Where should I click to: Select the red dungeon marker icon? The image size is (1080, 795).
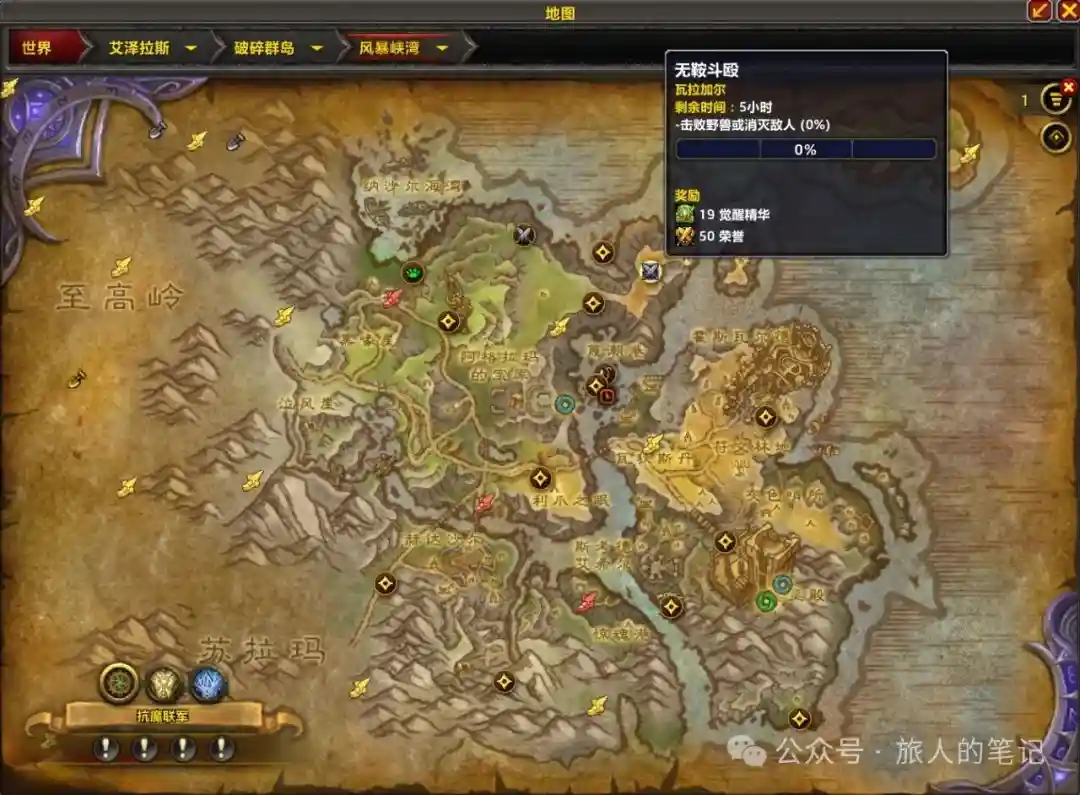pyautogui.click(x=606, y=396)
